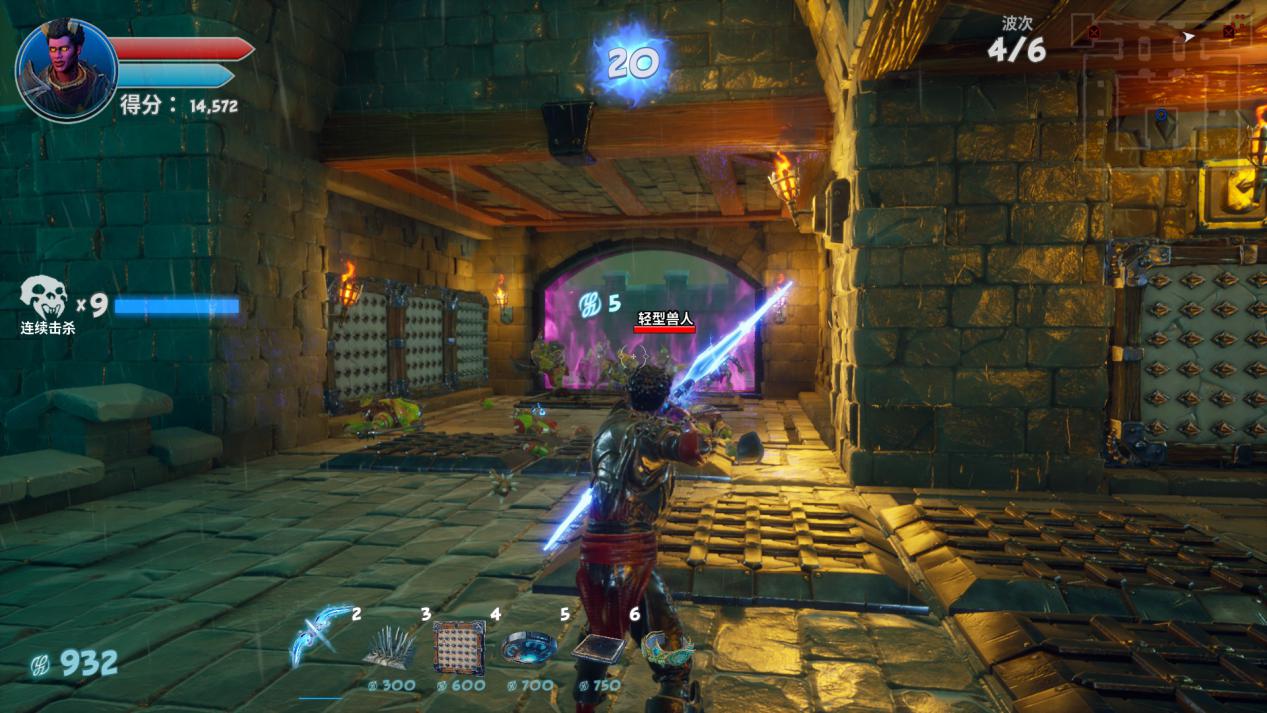Click the player character portrait

click(x=66, y=69)
